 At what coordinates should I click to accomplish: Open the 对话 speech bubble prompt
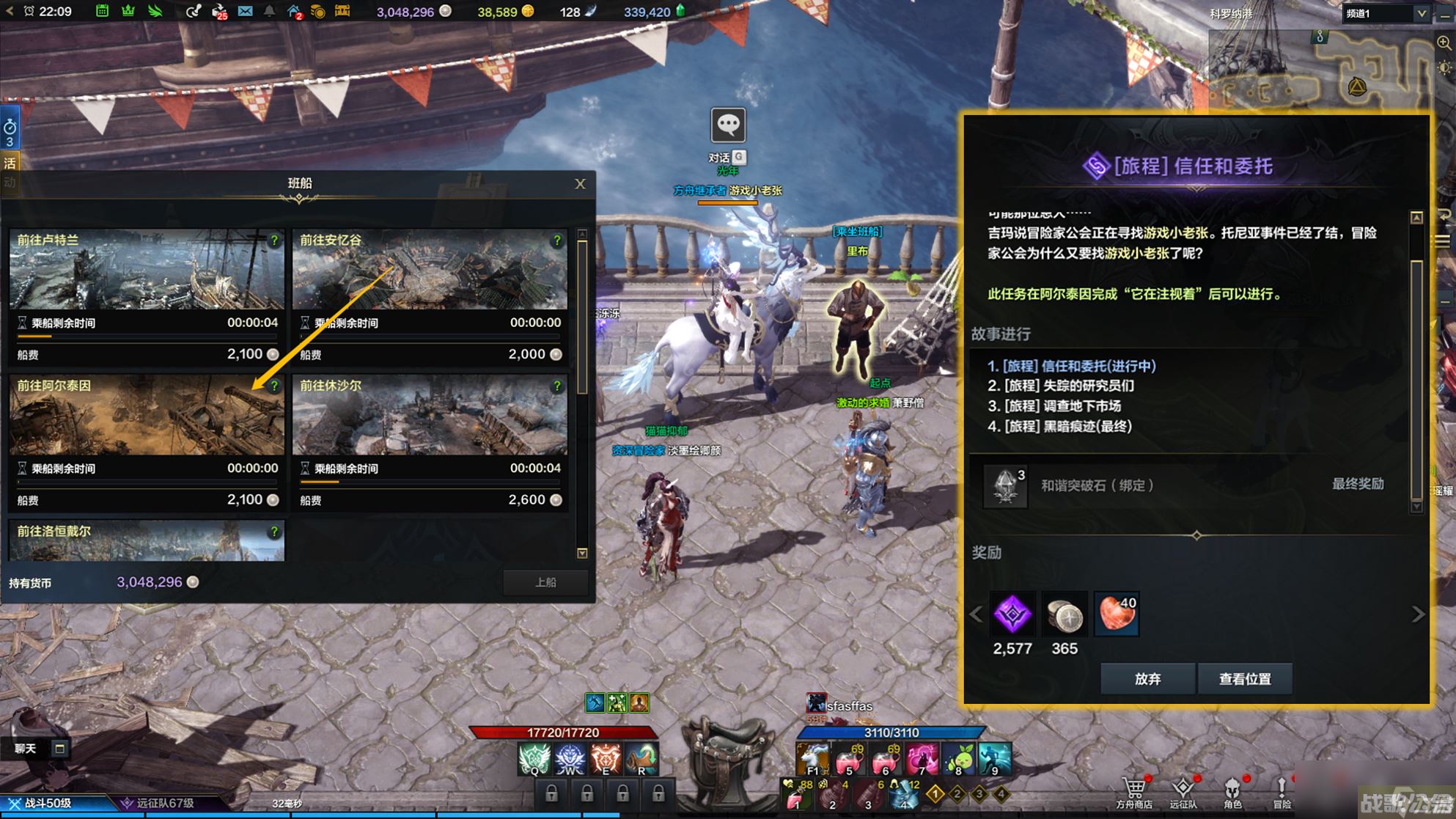728,127
